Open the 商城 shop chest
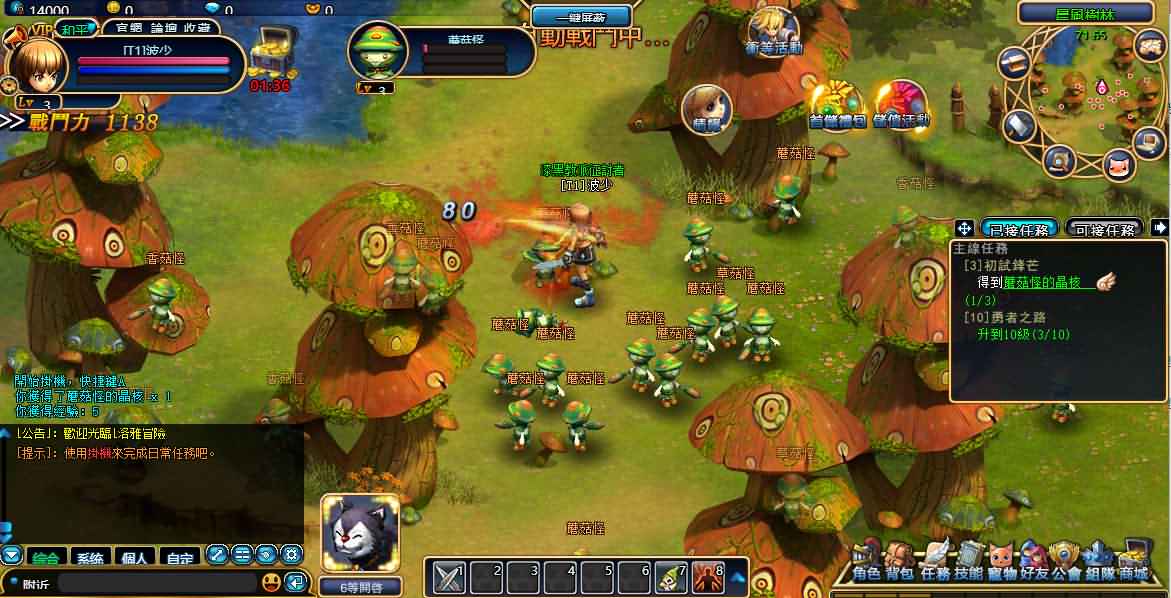The width and height of the screenshot is (1171, 598). (1134, 562)
